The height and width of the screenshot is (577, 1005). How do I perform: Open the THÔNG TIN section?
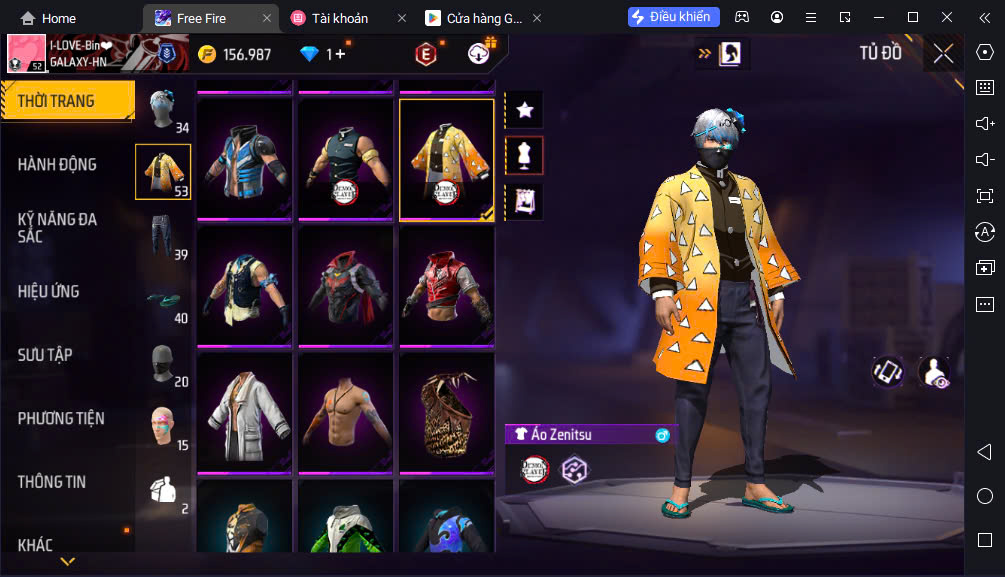click(52, 481)
